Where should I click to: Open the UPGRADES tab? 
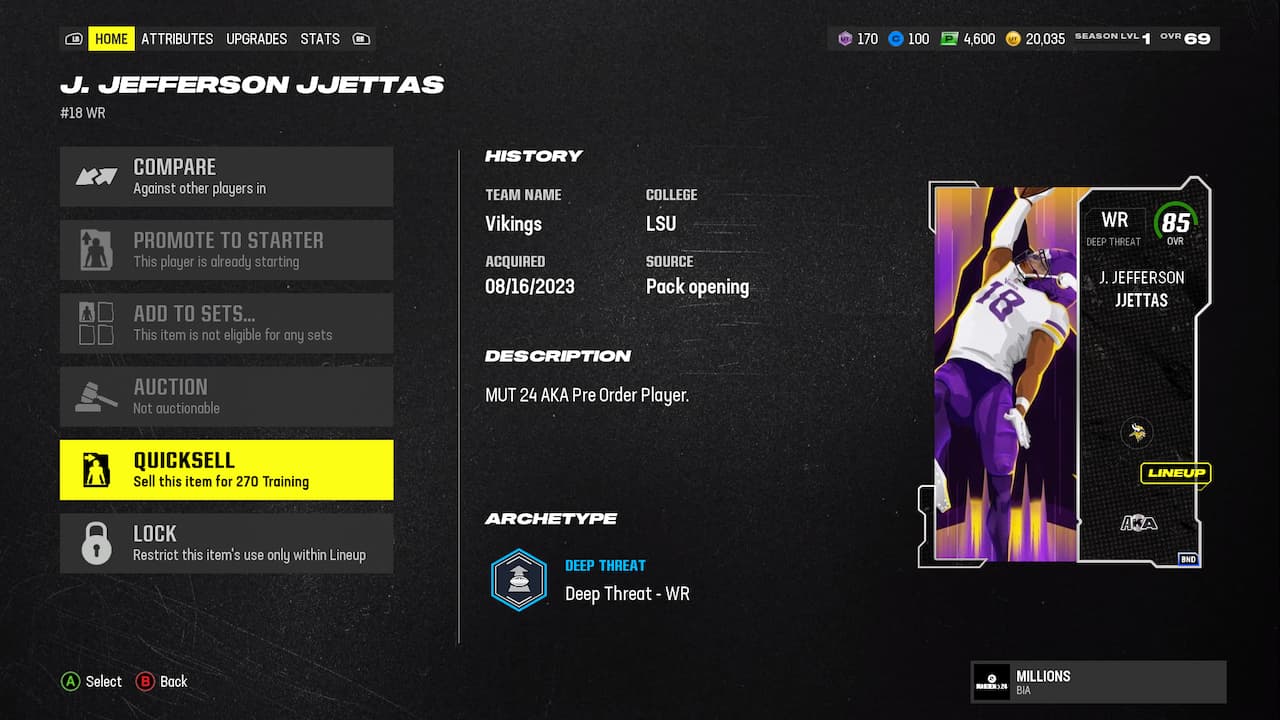256,39
